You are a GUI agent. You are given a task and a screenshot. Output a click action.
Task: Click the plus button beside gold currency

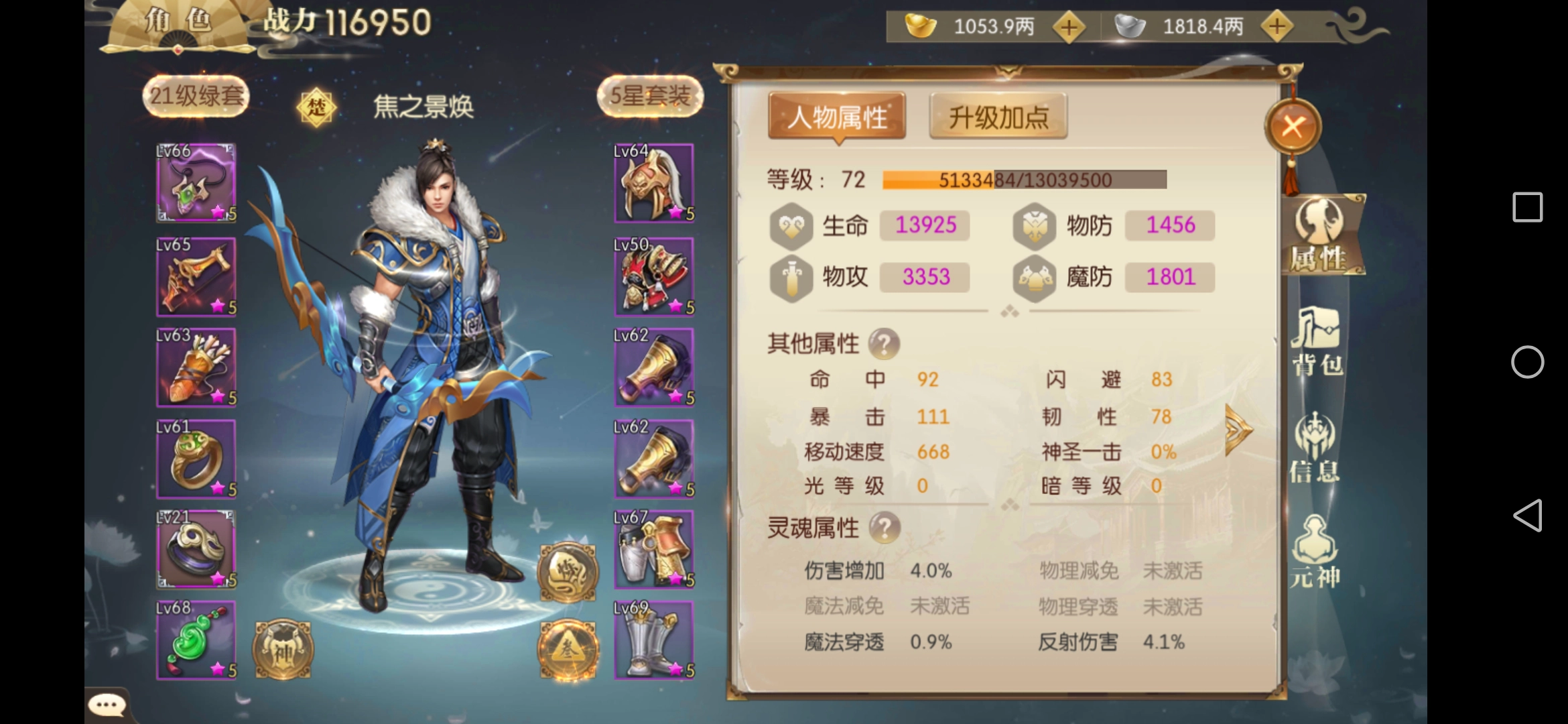[1071, 27]
